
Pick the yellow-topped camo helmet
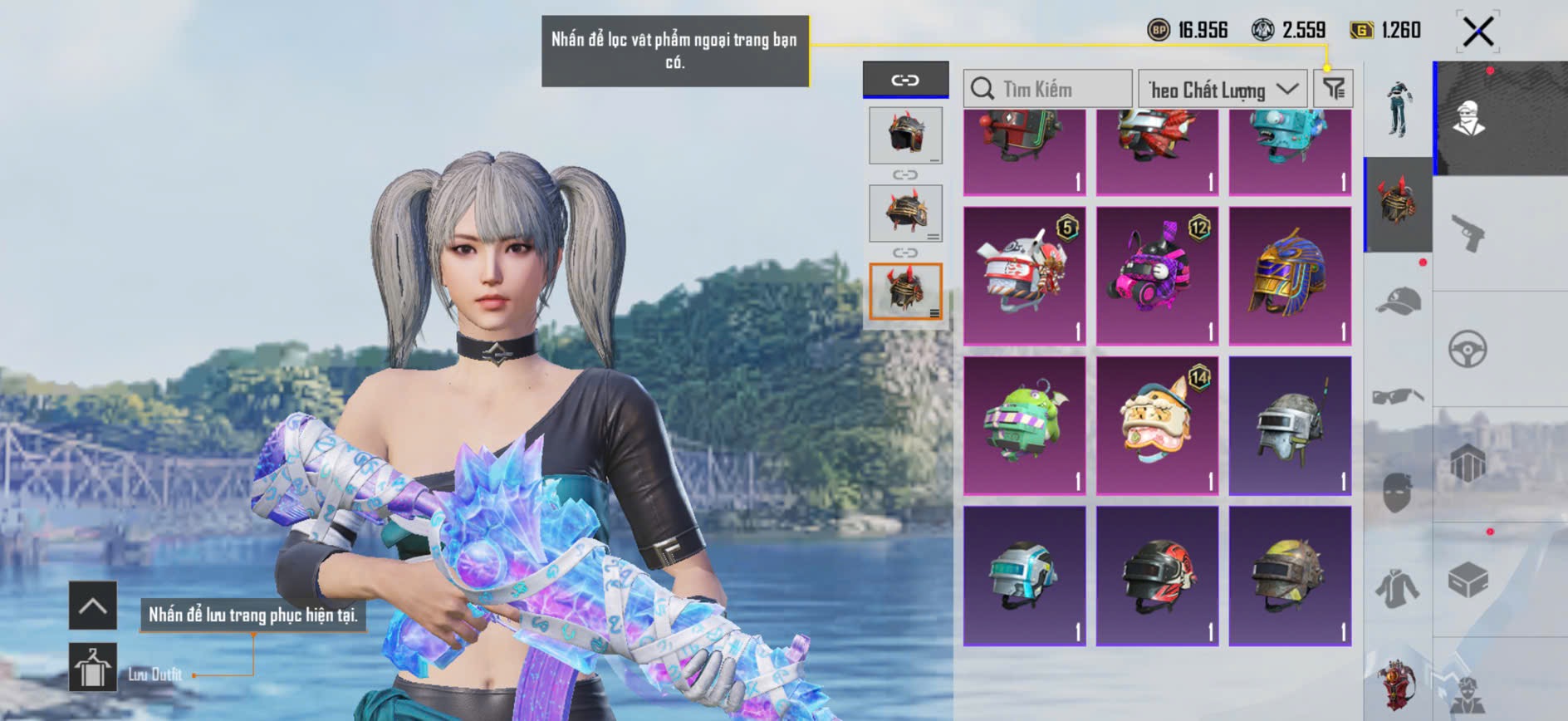click(x=1290, y=575)
